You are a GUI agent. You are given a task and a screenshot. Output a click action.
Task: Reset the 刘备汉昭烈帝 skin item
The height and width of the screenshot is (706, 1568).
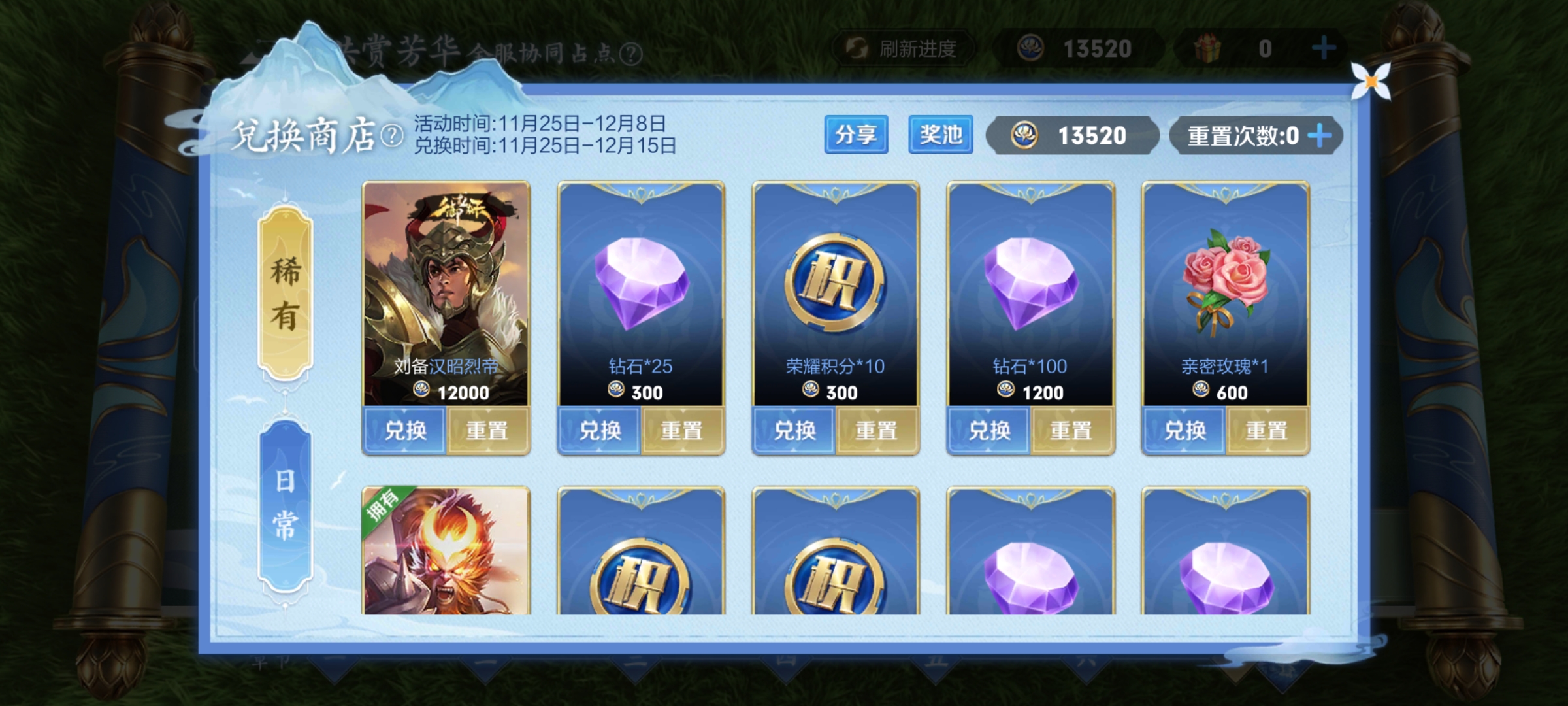pos(487,430)
